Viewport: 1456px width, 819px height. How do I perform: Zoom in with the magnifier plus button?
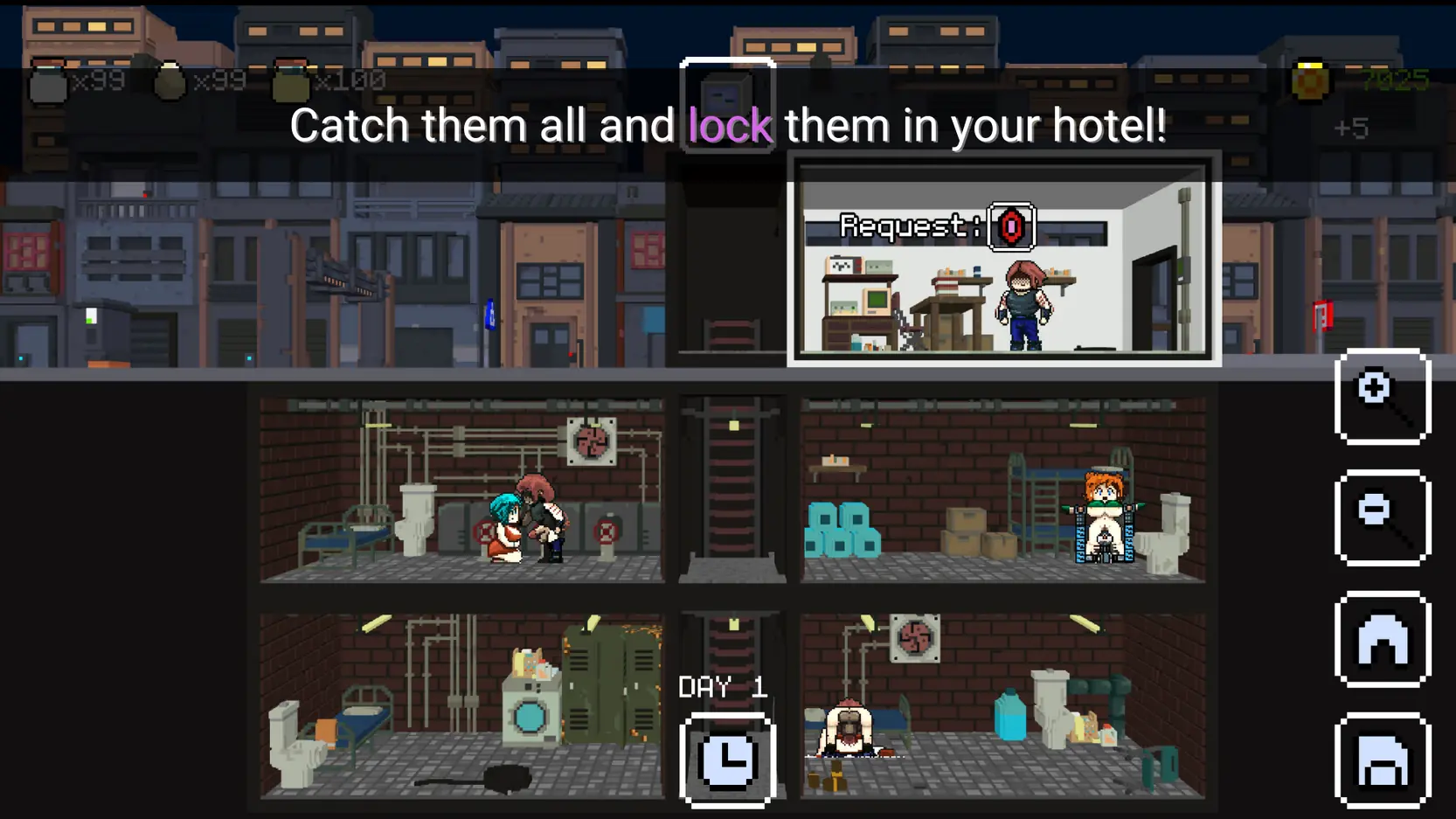tap(1382, 397)
